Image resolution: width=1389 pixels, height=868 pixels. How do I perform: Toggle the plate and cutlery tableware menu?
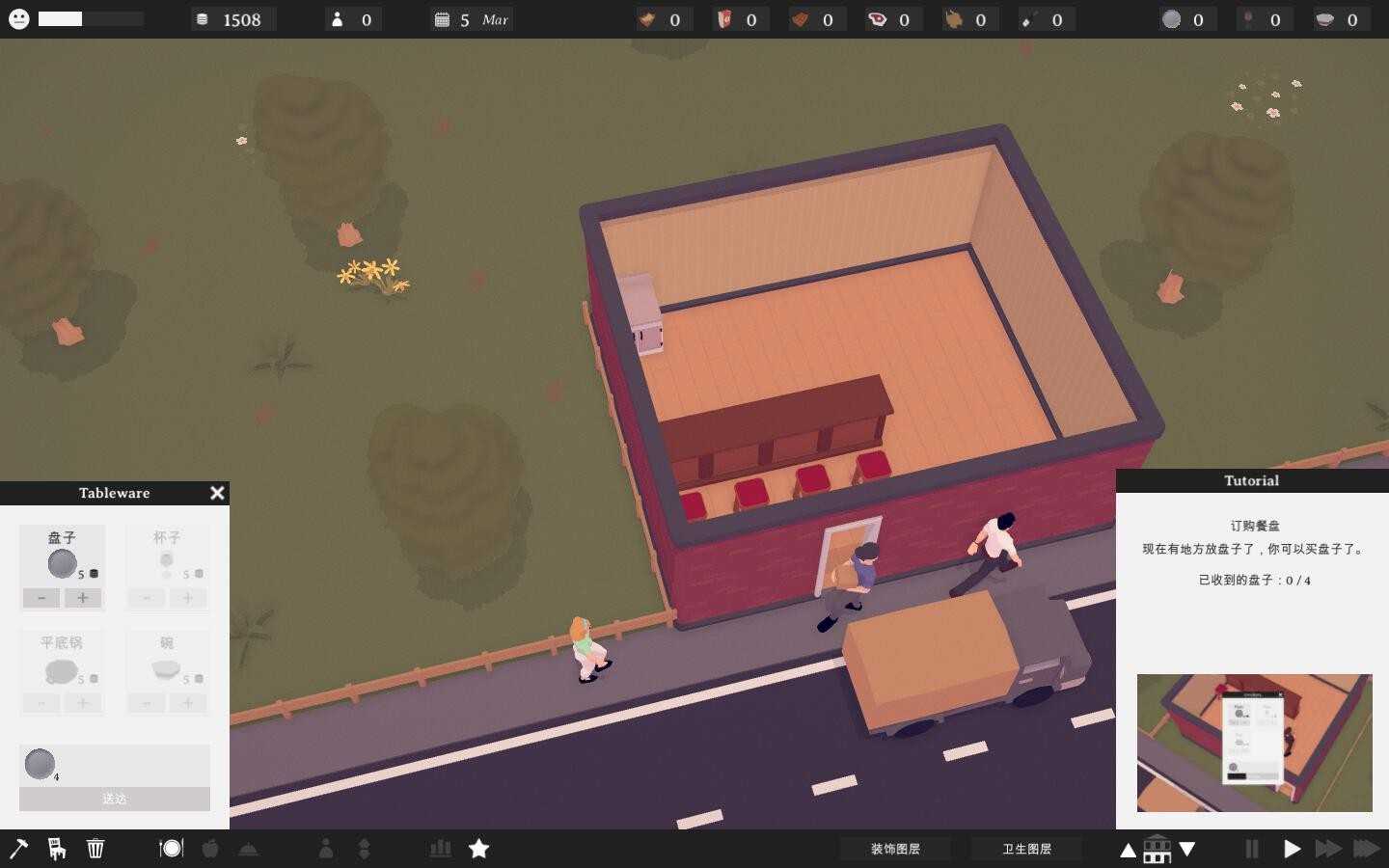click(x=171, y=849)
